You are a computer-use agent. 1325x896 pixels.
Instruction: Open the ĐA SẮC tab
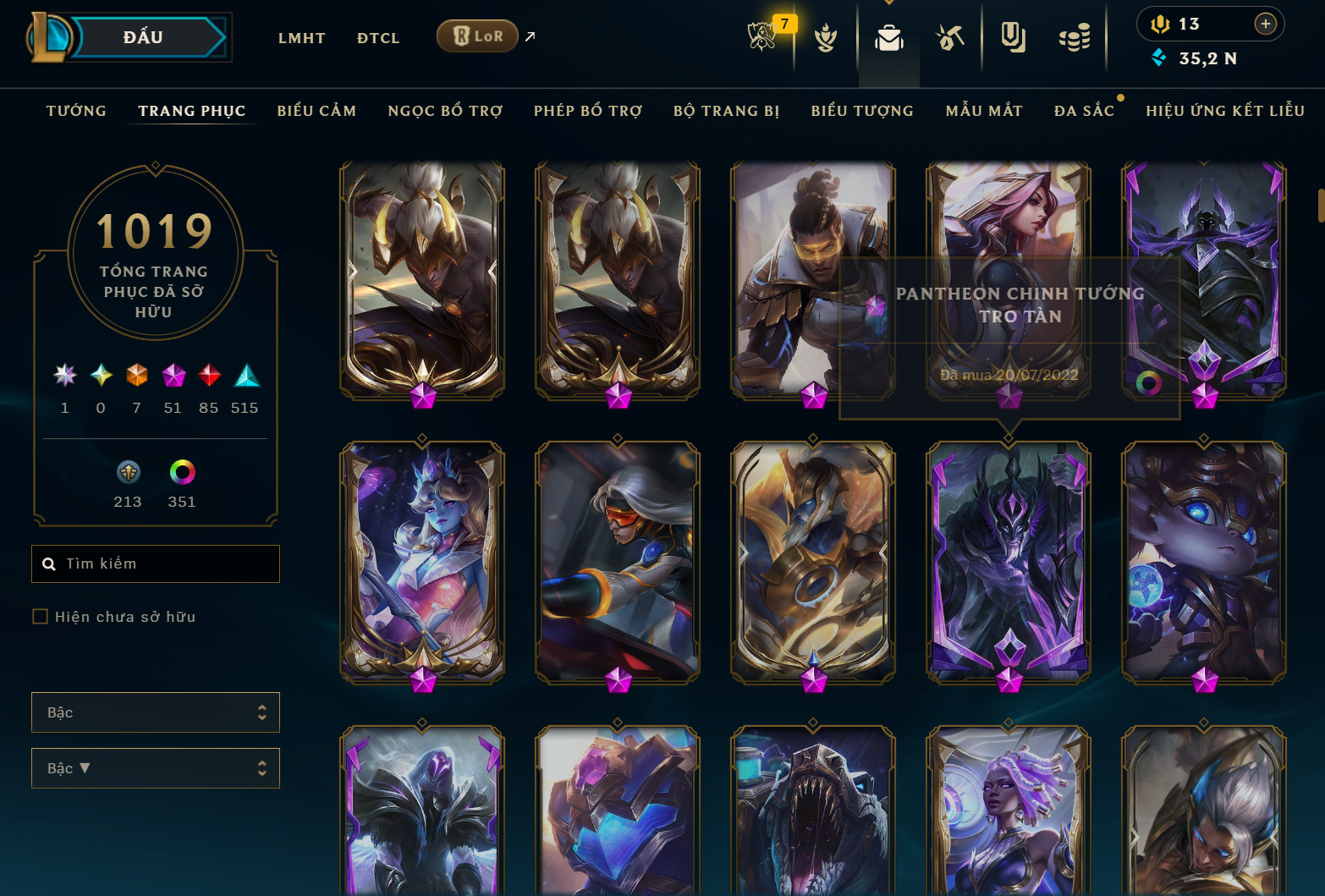1084,111
